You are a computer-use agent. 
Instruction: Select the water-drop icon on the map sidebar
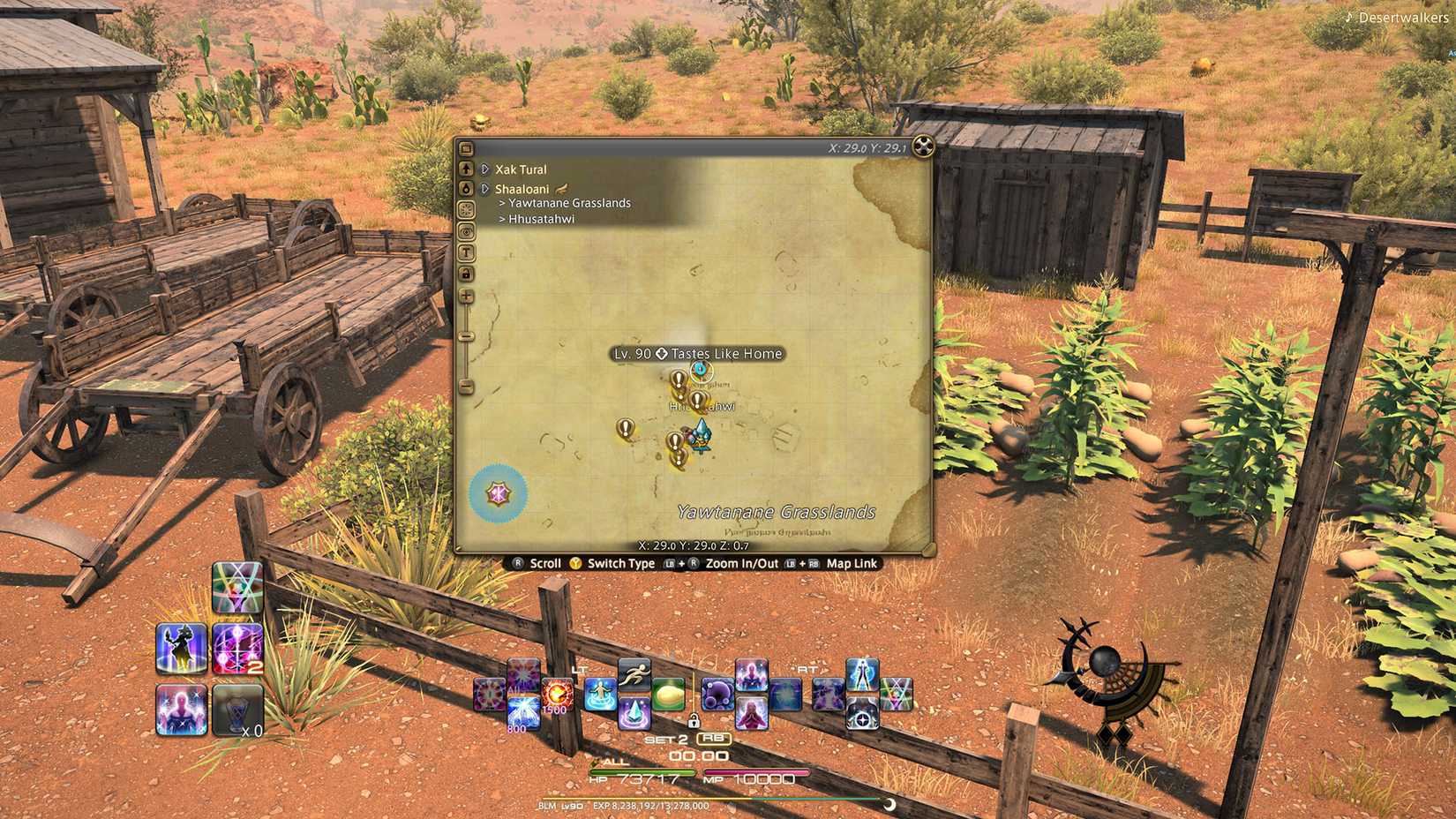tap(467, 188)
